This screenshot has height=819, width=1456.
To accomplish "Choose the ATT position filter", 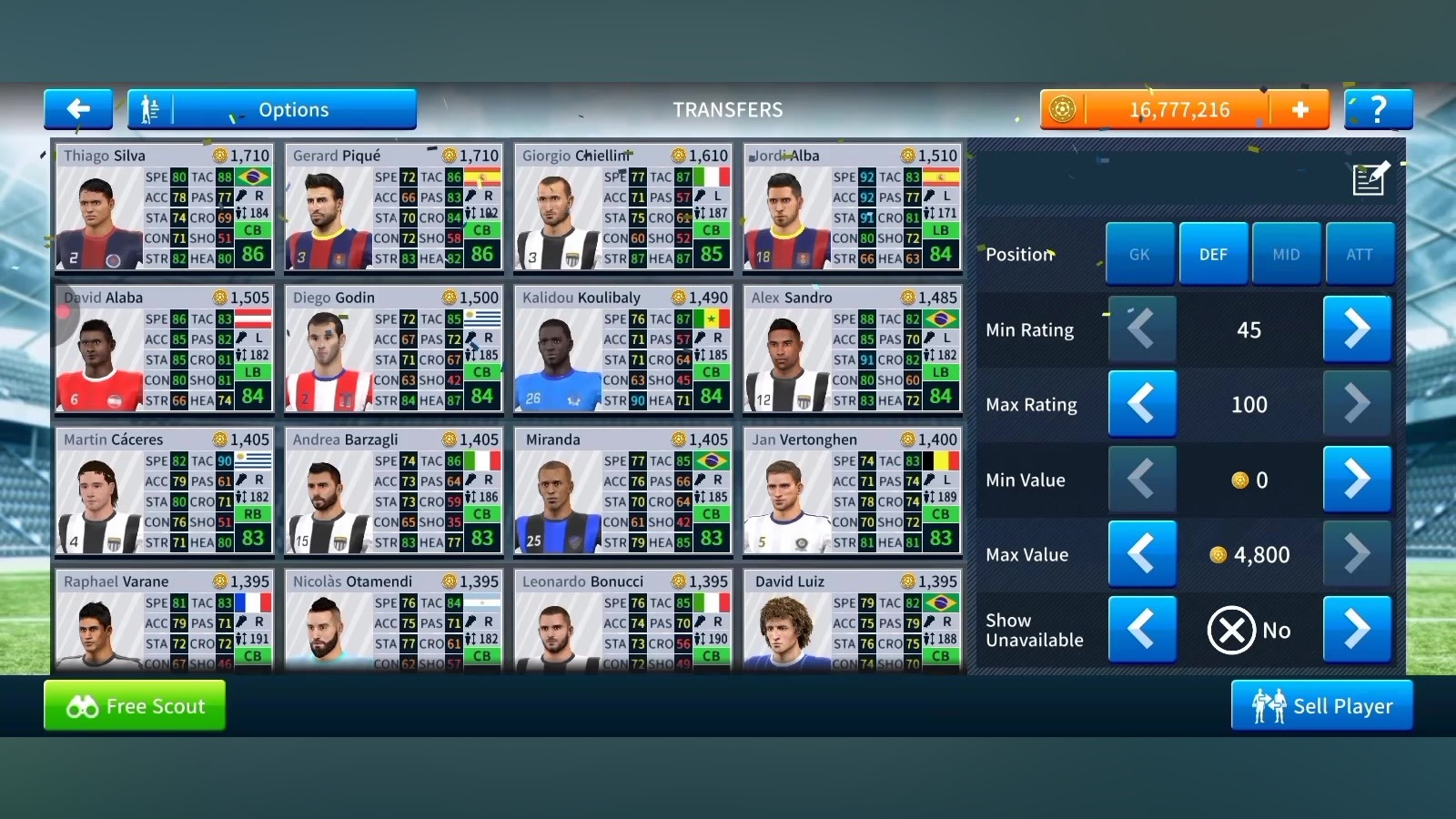I will (1360, 254).
